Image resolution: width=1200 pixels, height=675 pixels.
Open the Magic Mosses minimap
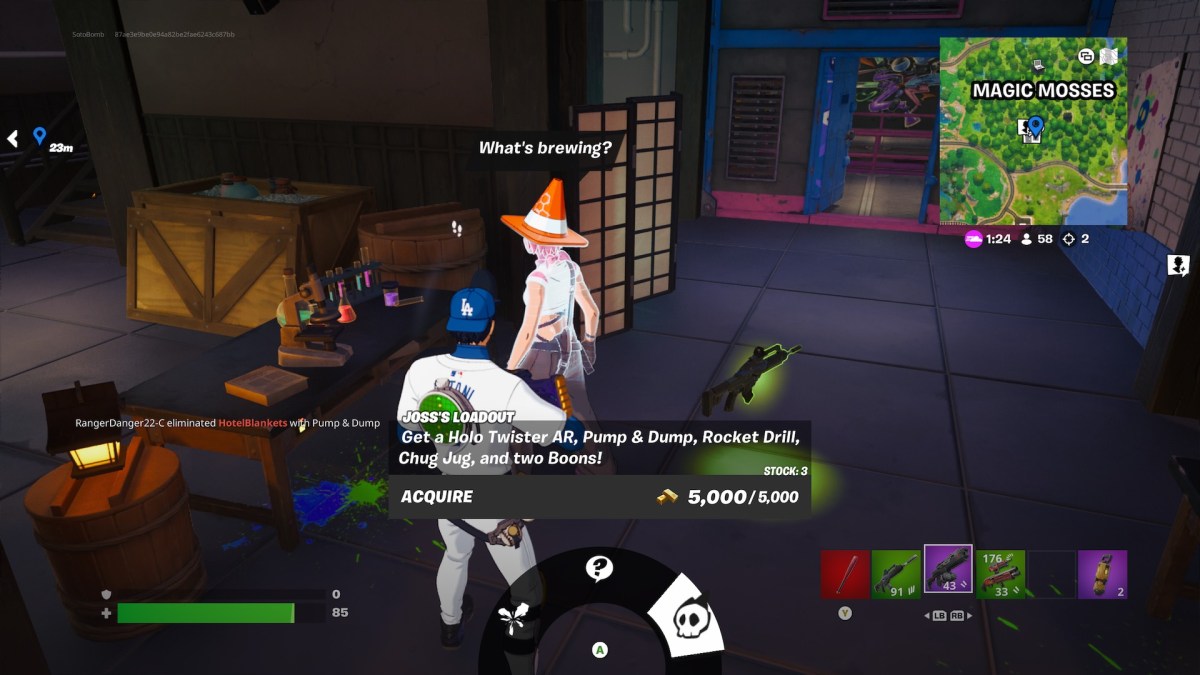point(1033,131)
